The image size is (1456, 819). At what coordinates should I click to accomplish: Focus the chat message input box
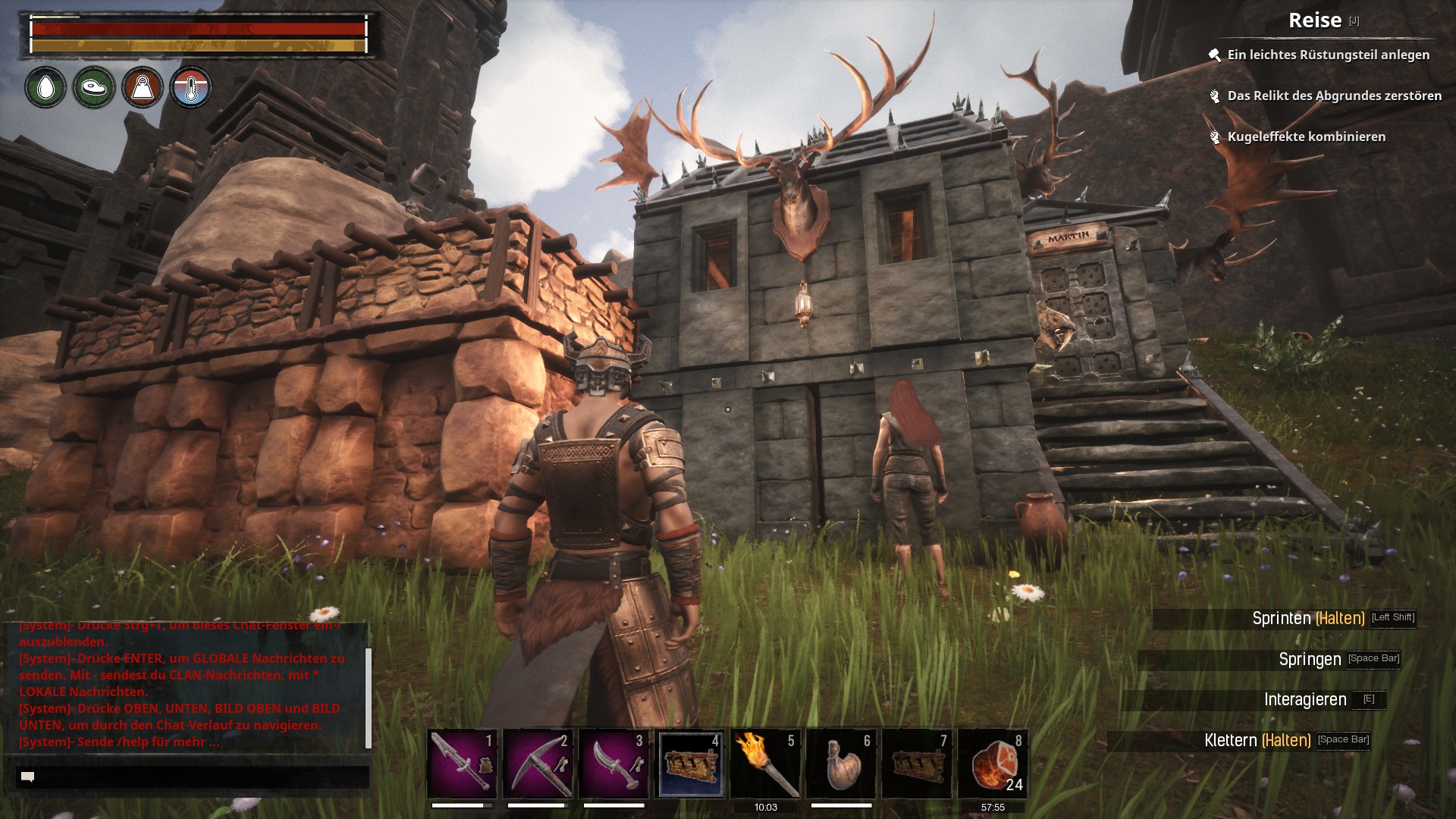pos(193,777)
